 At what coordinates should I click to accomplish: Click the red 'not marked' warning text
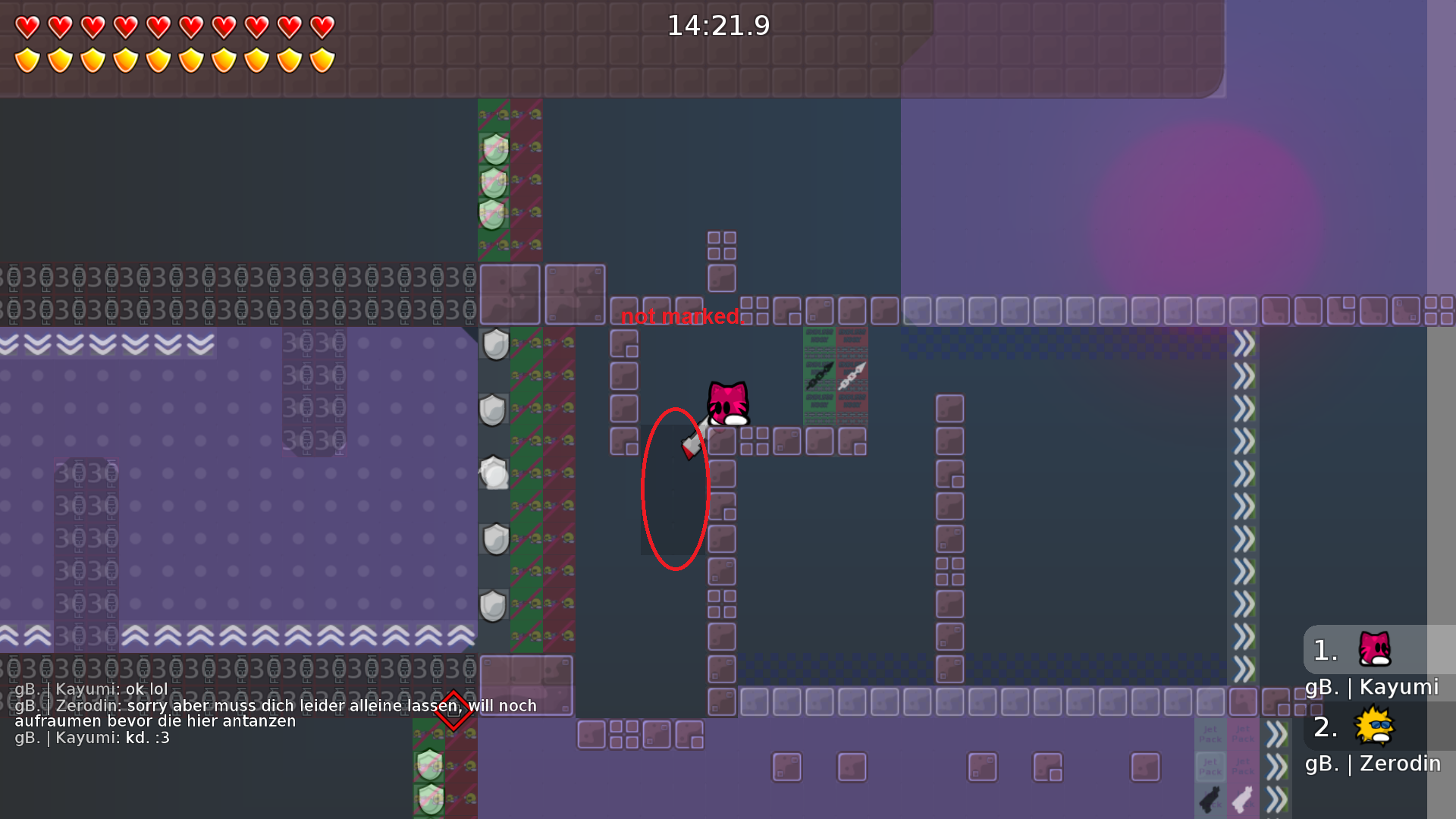680,316
